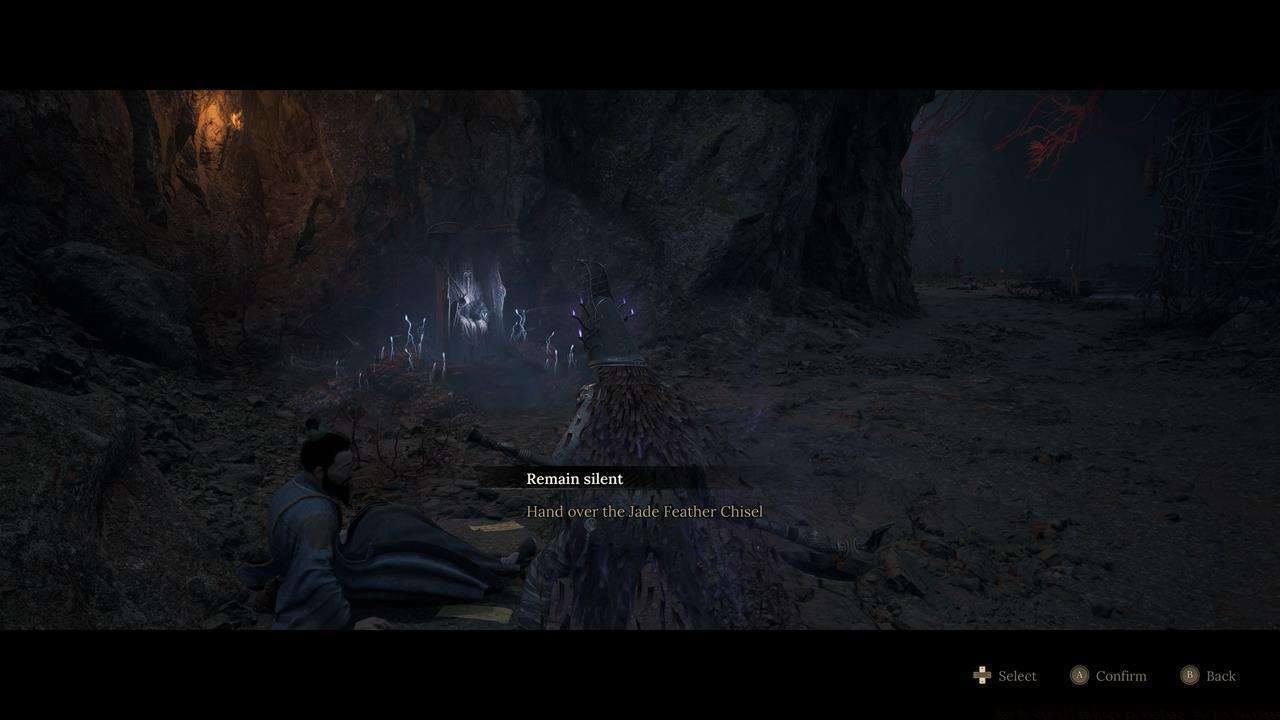Click the A Confirm controller button icon

tap(1080, 676)
